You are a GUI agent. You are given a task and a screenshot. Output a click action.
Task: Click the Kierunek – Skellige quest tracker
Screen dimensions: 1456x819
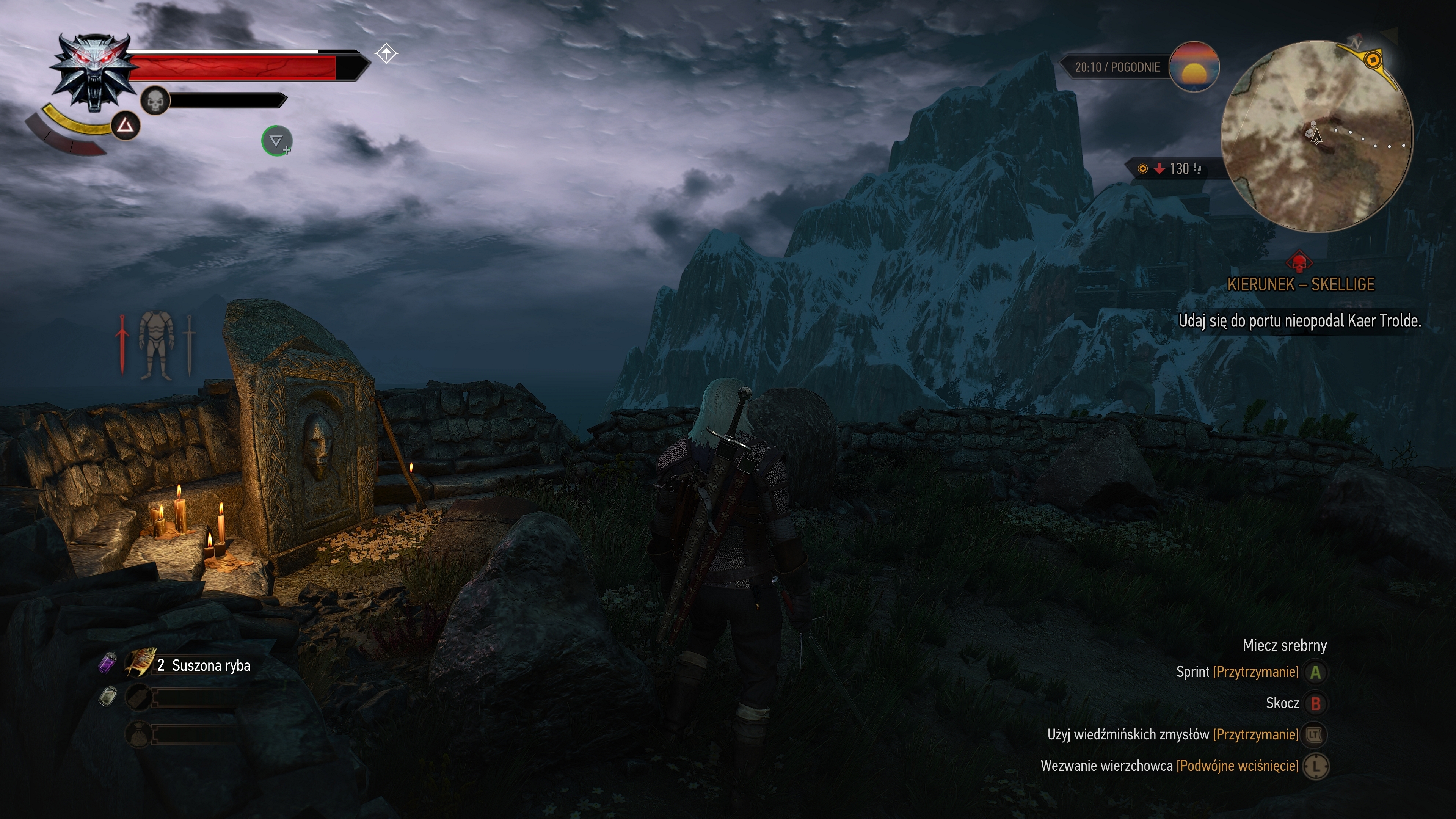pos(1301,284)
